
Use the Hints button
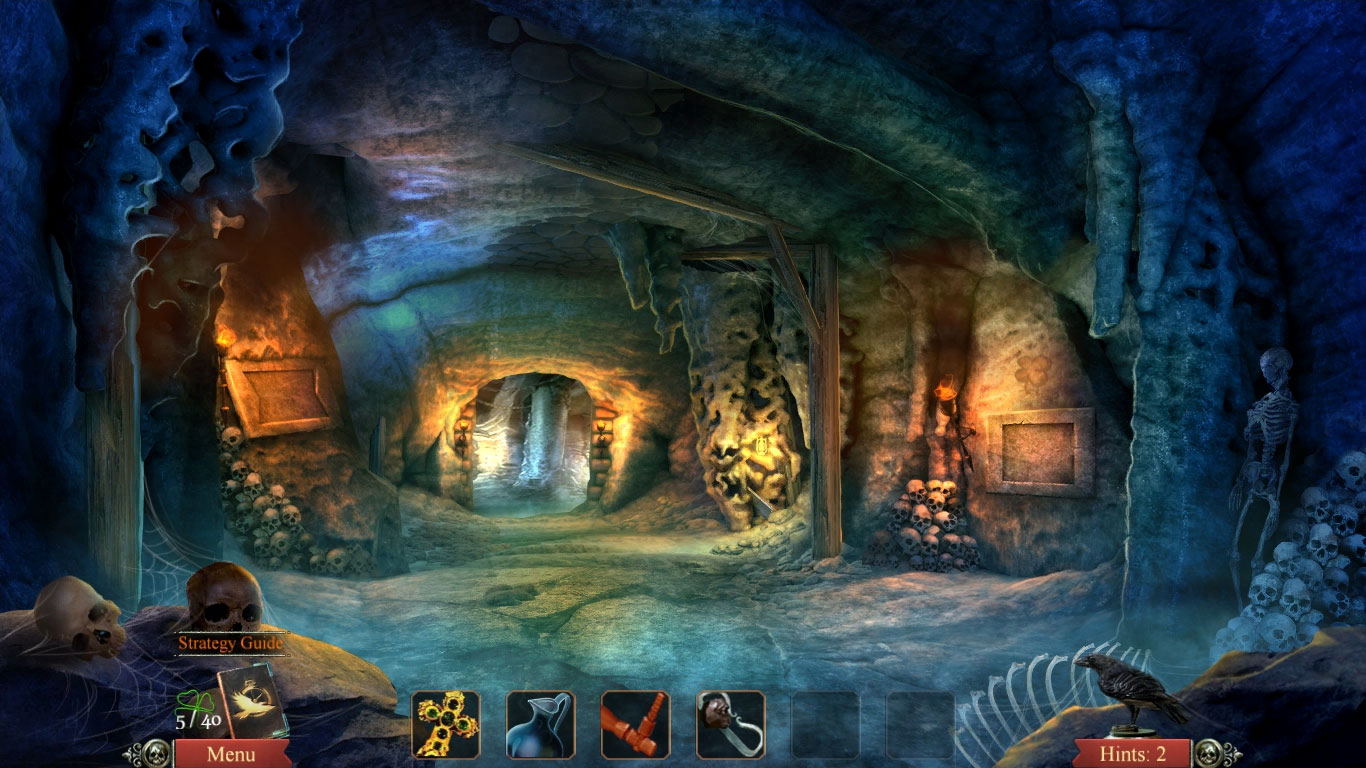click(1131, 754)
